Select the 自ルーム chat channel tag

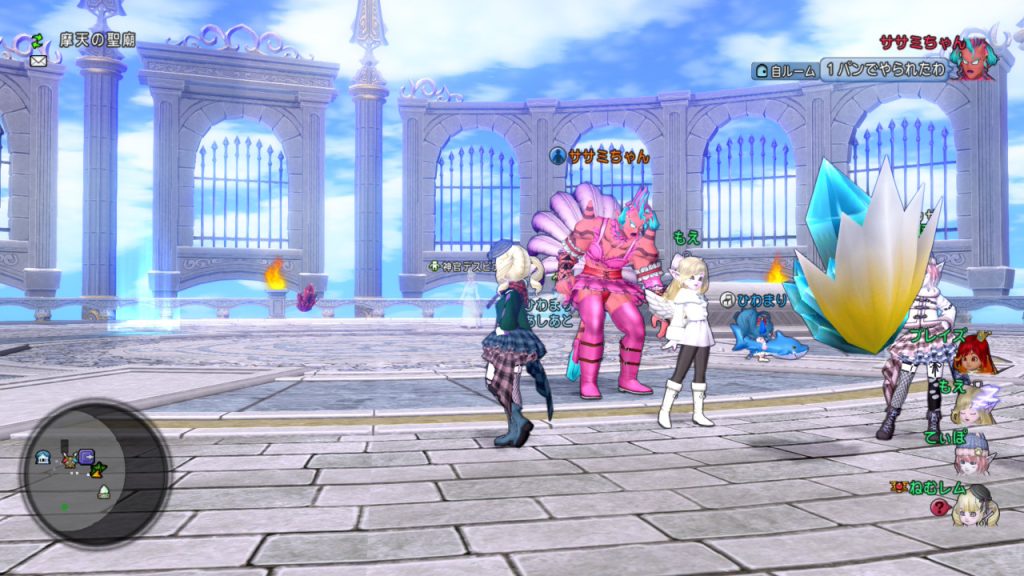[x=784, y=70]
